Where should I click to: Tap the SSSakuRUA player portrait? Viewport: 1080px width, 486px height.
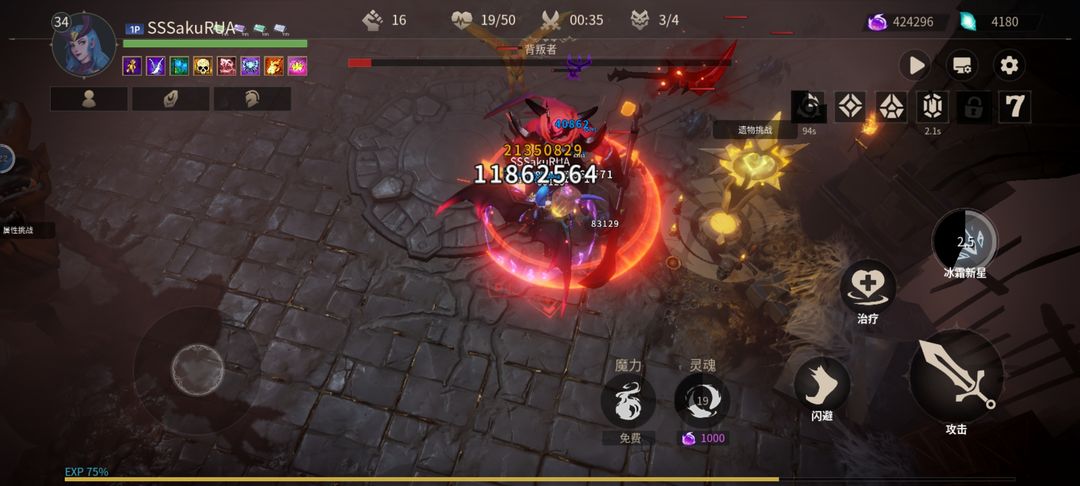pos(84,44)
